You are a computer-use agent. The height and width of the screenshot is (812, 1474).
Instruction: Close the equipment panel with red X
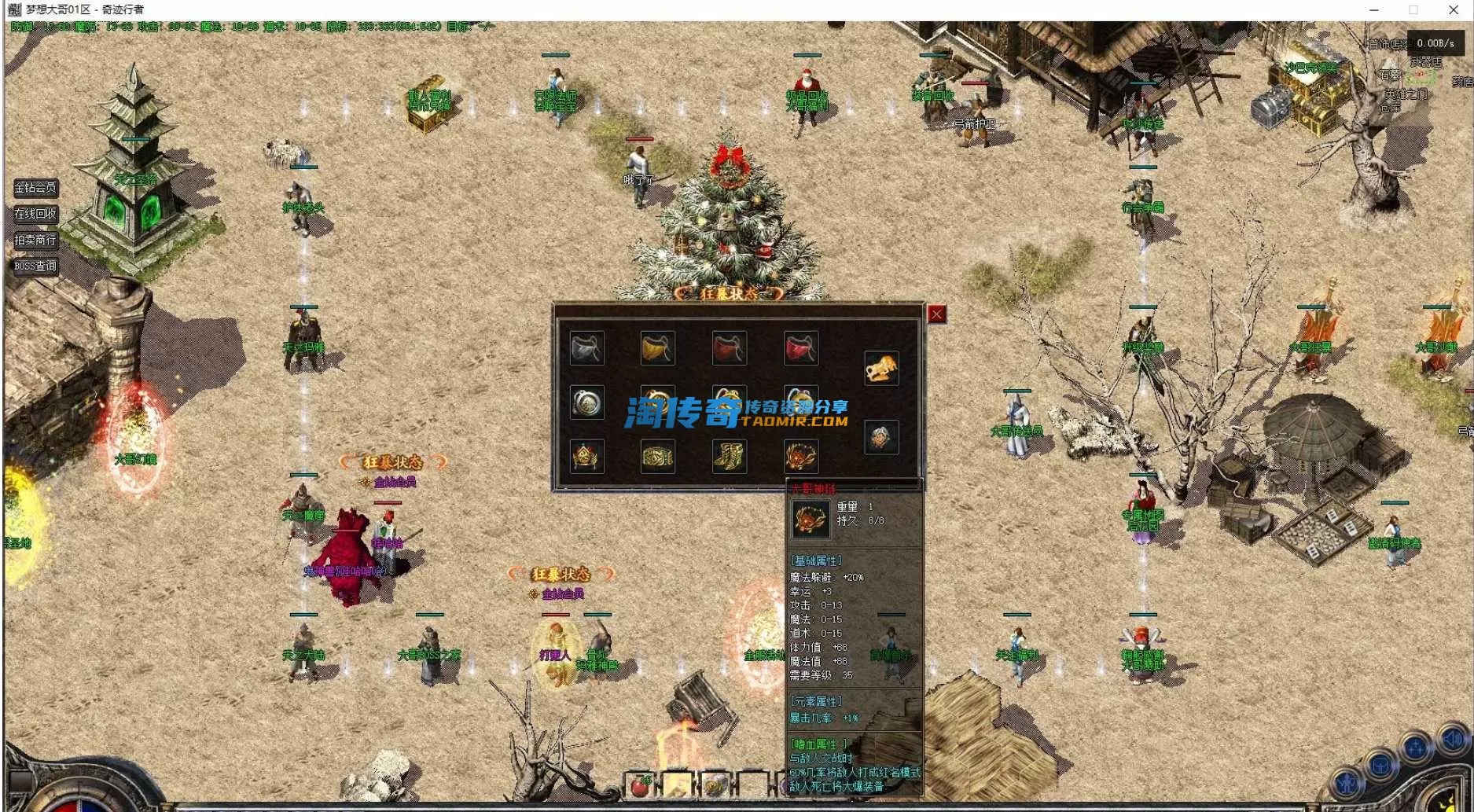[936, 314]
